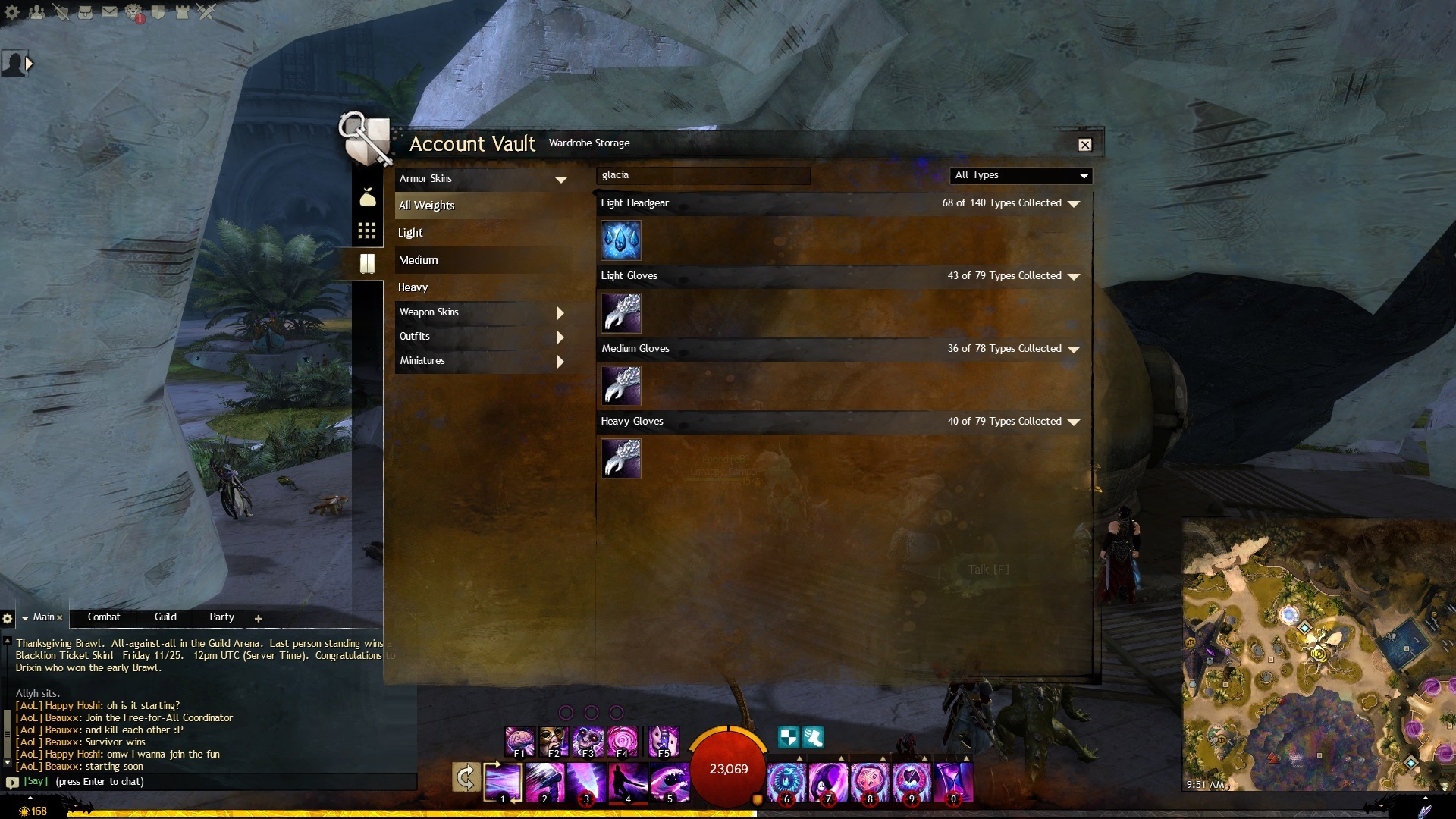Choose the Medium weight filter

click(418, 260)
